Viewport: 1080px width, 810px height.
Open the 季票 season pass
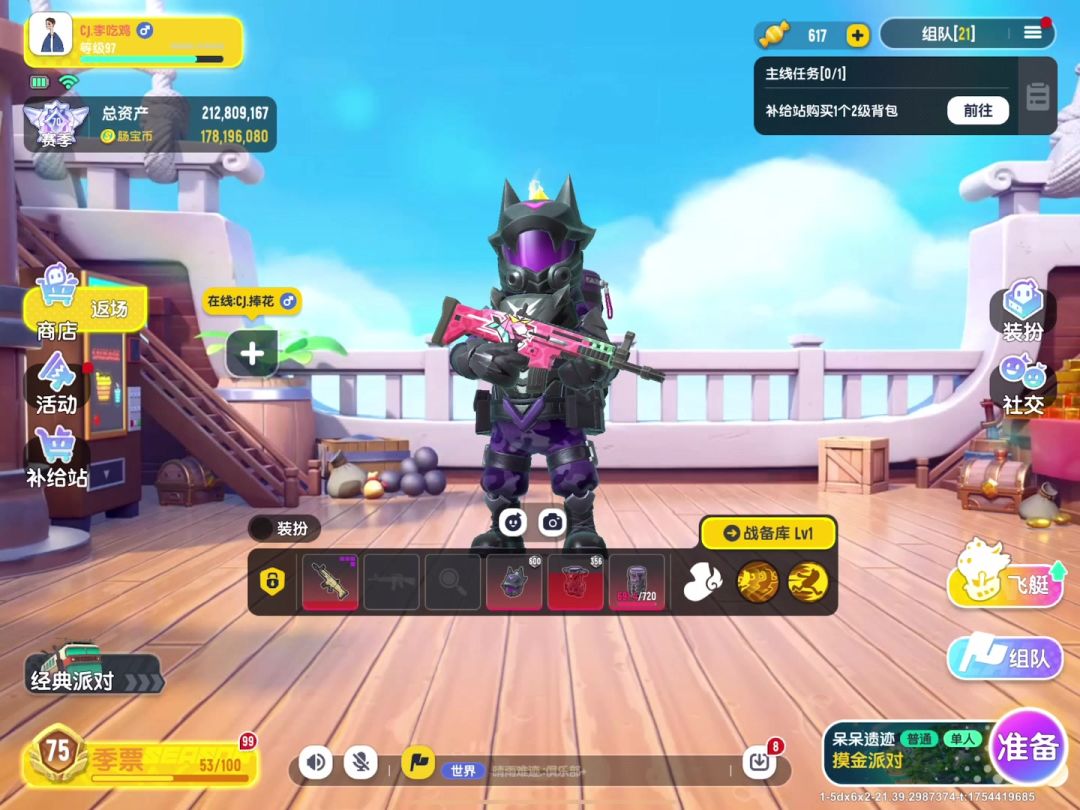point(140,759)
